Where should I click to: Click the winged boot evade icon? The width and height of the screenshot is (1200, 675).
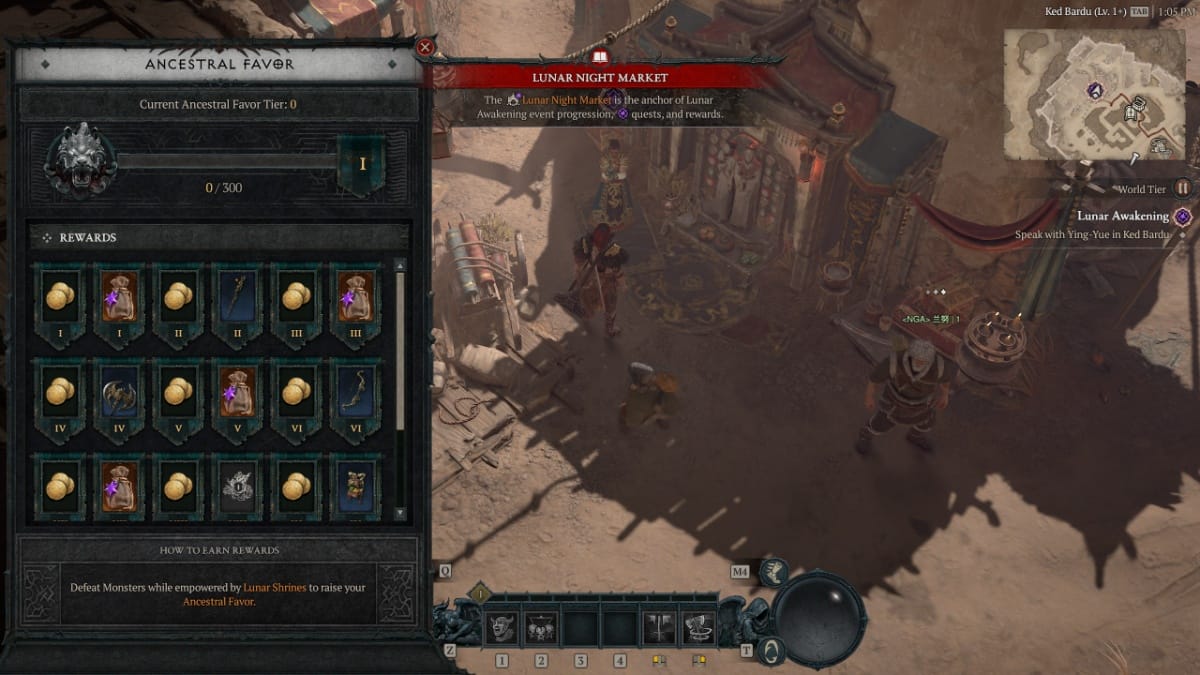click(x=774, y=572)
